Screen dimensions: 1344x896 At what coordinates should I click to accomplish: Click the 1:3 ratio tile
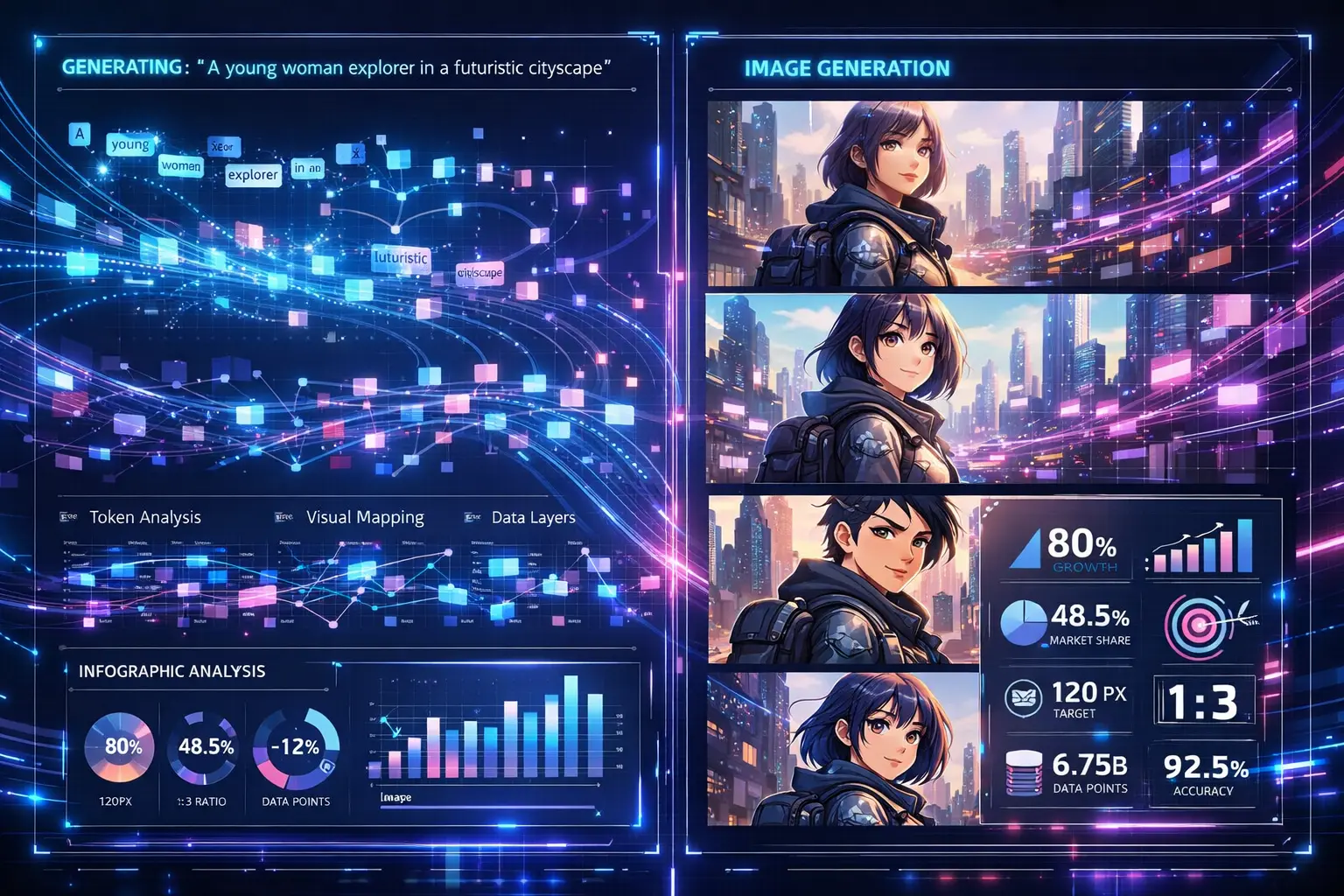point(1203,701)
